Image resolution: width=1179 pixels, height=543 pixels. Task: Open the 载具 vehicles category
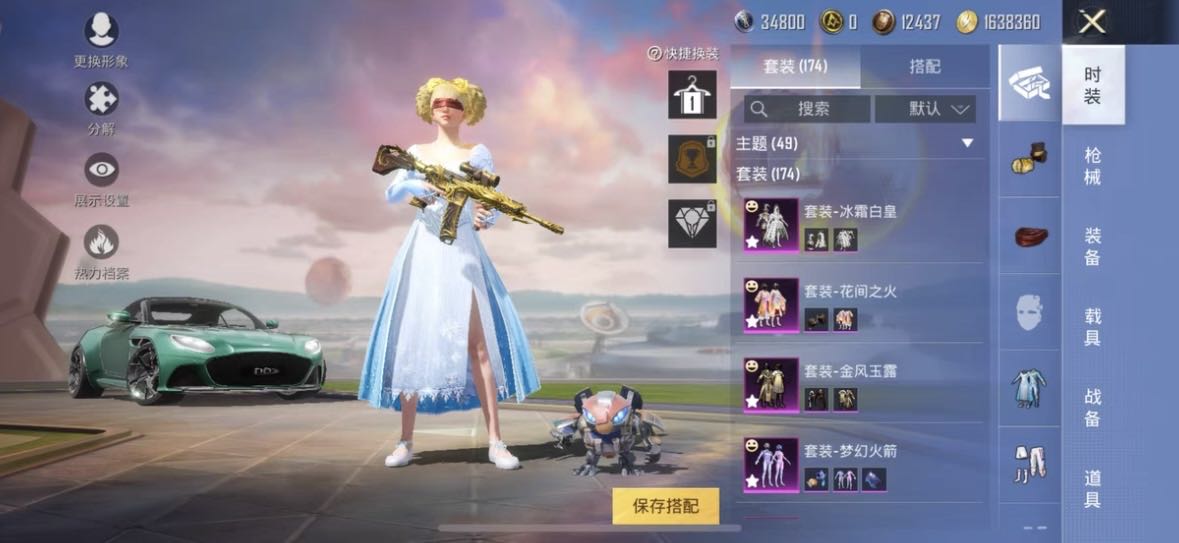coord(1093,326)
